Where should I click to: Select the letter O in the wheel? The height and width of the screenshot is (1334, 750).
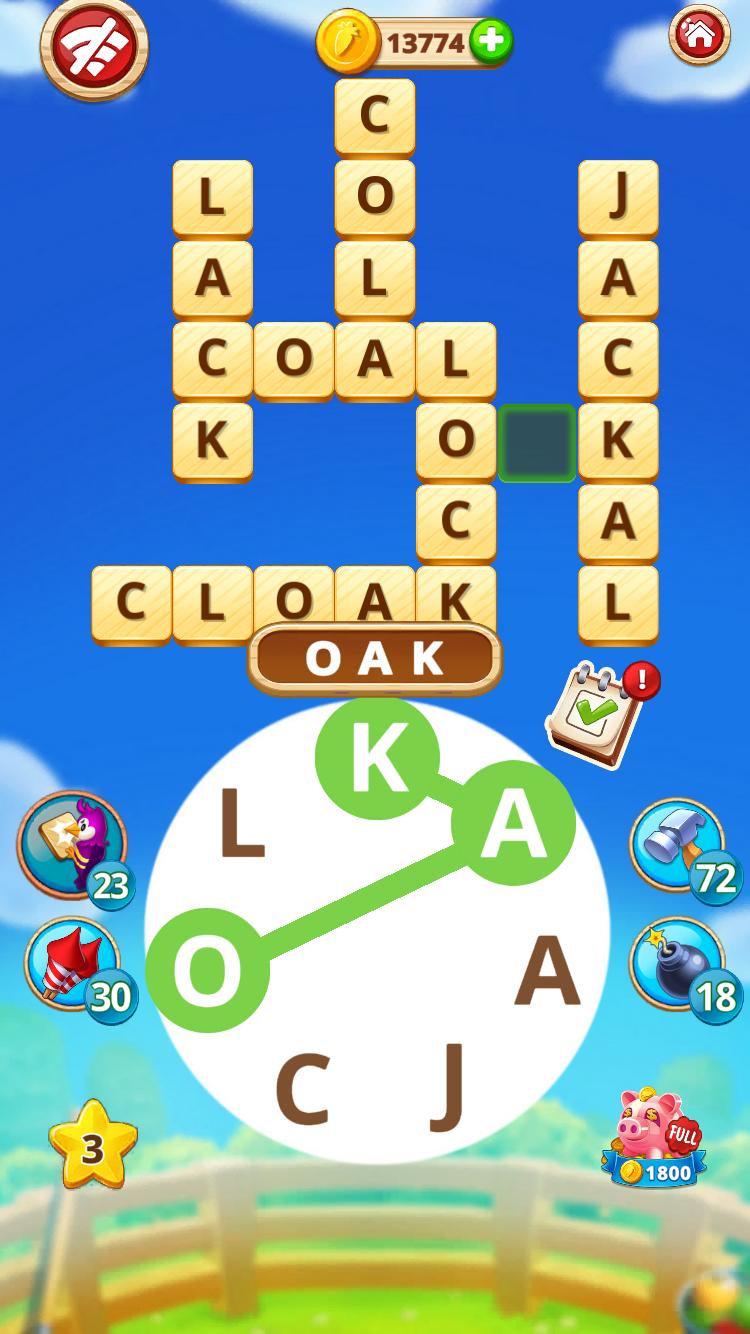(x=207, y=970)
